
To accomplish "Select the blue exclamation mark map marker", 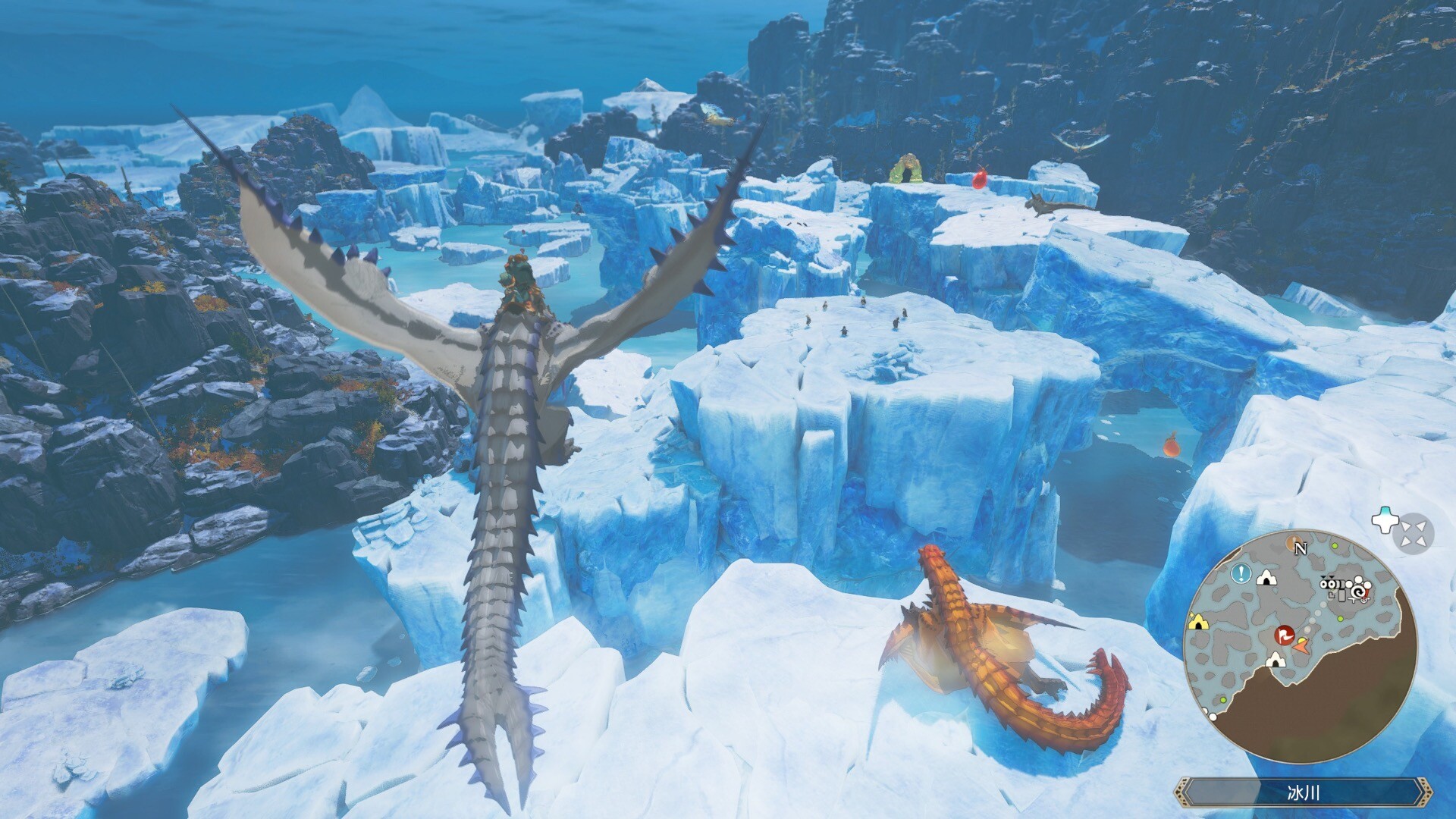I will pyautogui.click(x=1241, y=573).
